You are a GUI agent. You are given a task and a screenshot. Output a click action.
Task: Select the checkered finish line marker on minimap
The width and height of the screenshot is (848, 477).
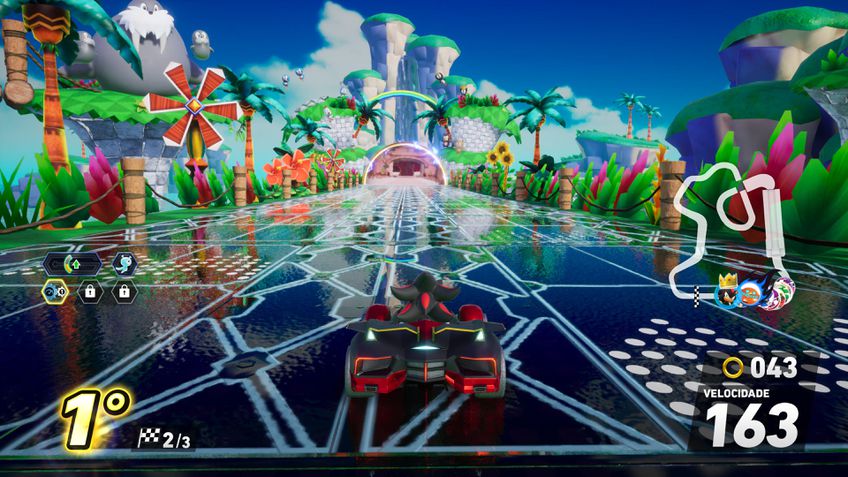[x=699, y=294]
